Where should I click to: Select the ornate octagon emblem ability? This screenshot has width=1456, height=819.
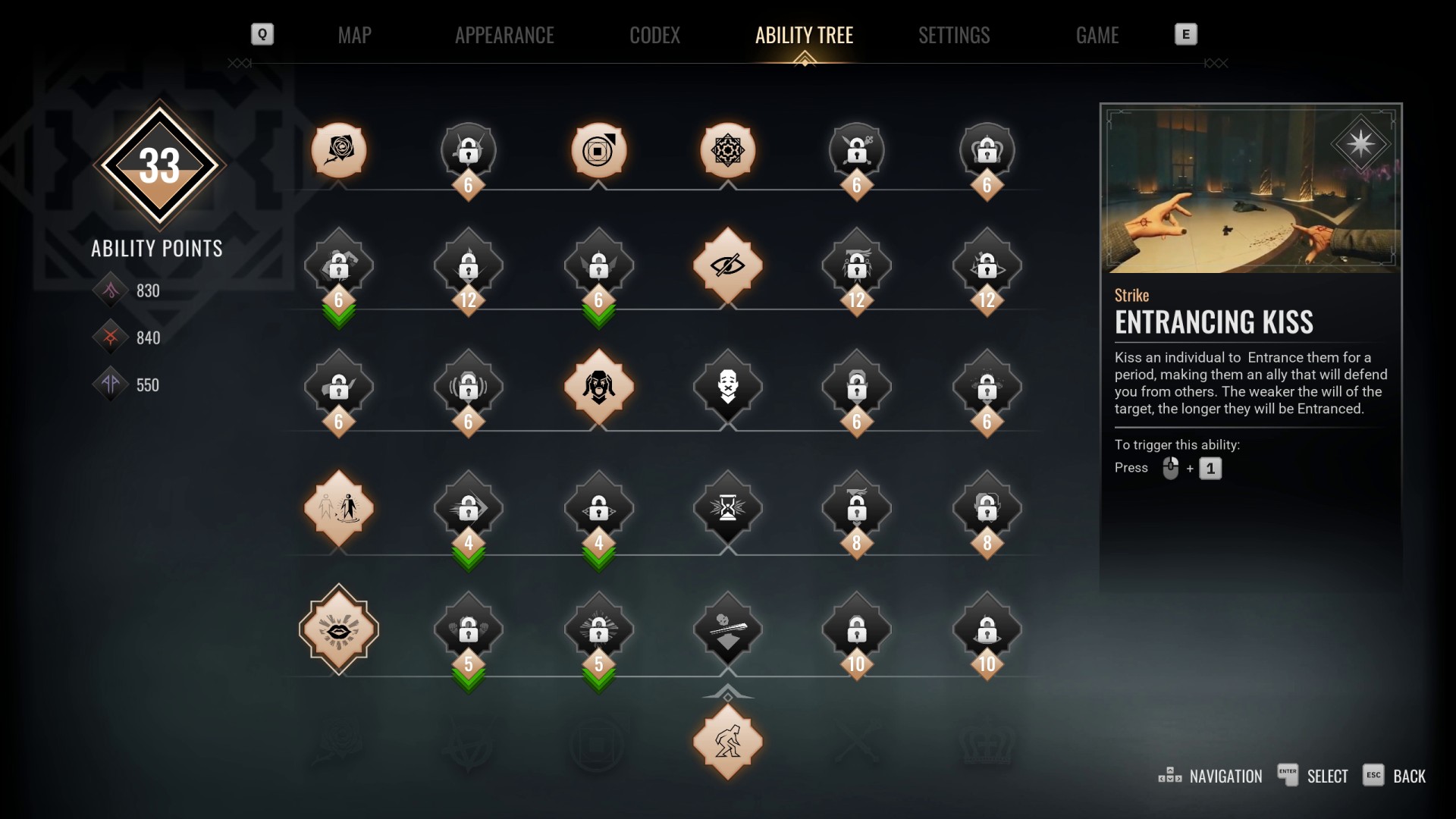click(x=727, y=150)
